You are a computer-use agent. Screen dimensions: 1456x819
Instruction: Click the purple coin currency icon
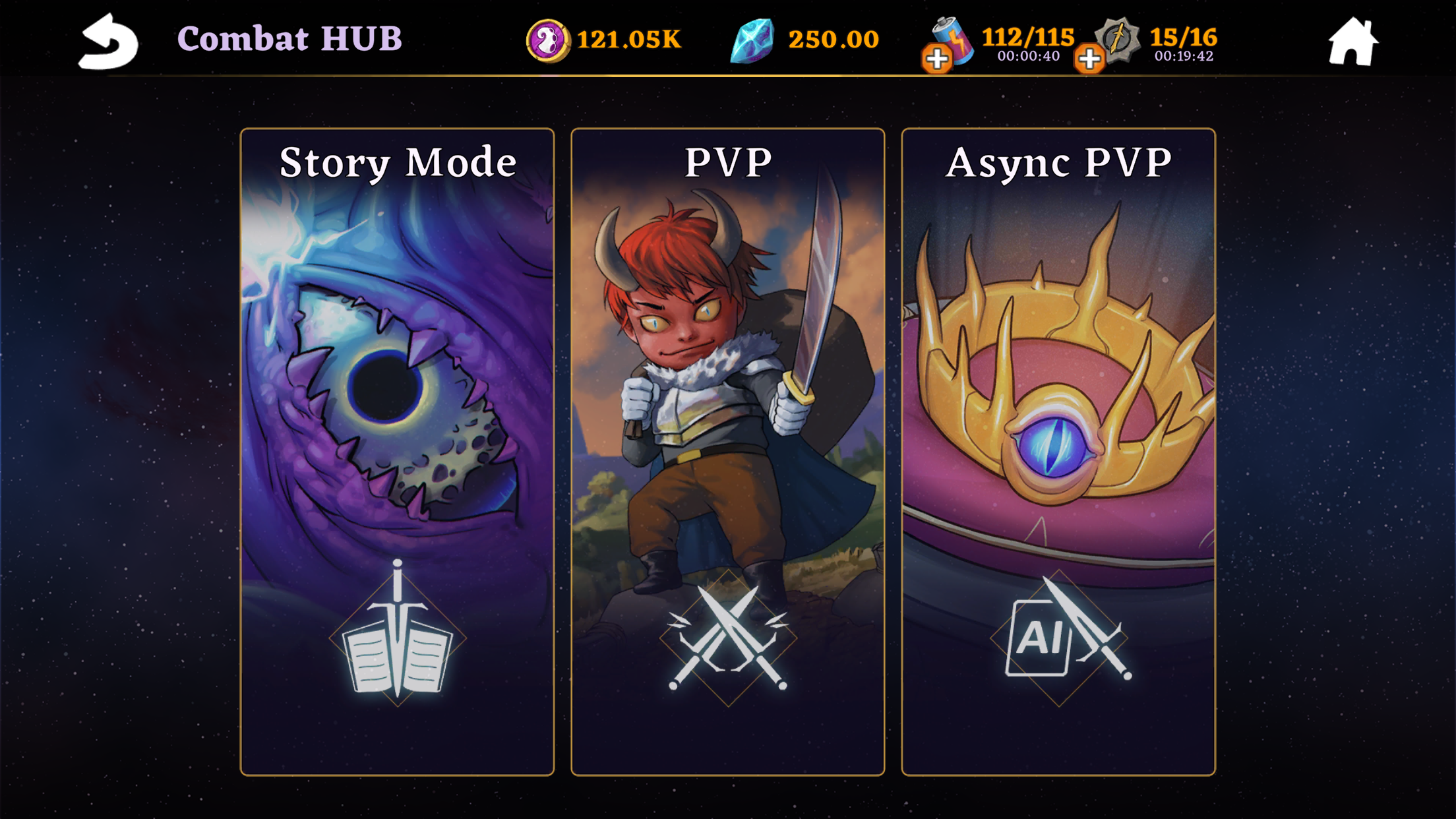pos(547,40)
